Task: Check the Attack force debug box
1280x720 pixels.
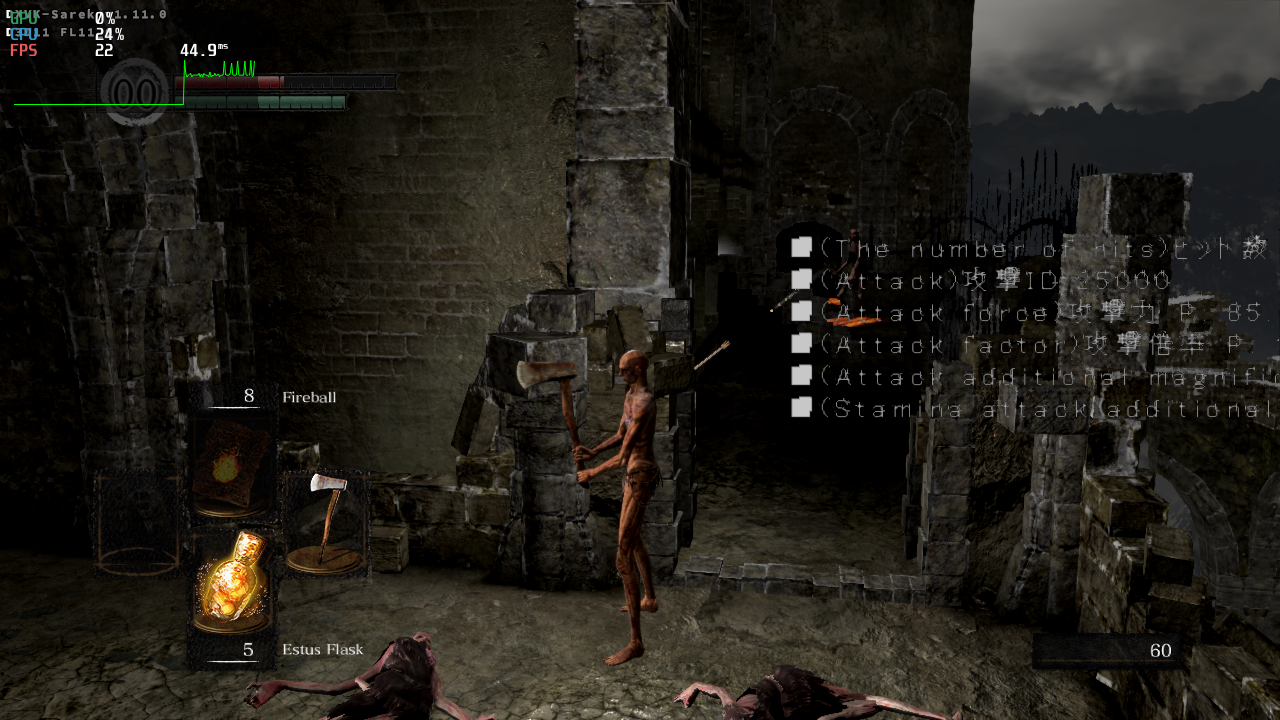Action: pos(801,311)
